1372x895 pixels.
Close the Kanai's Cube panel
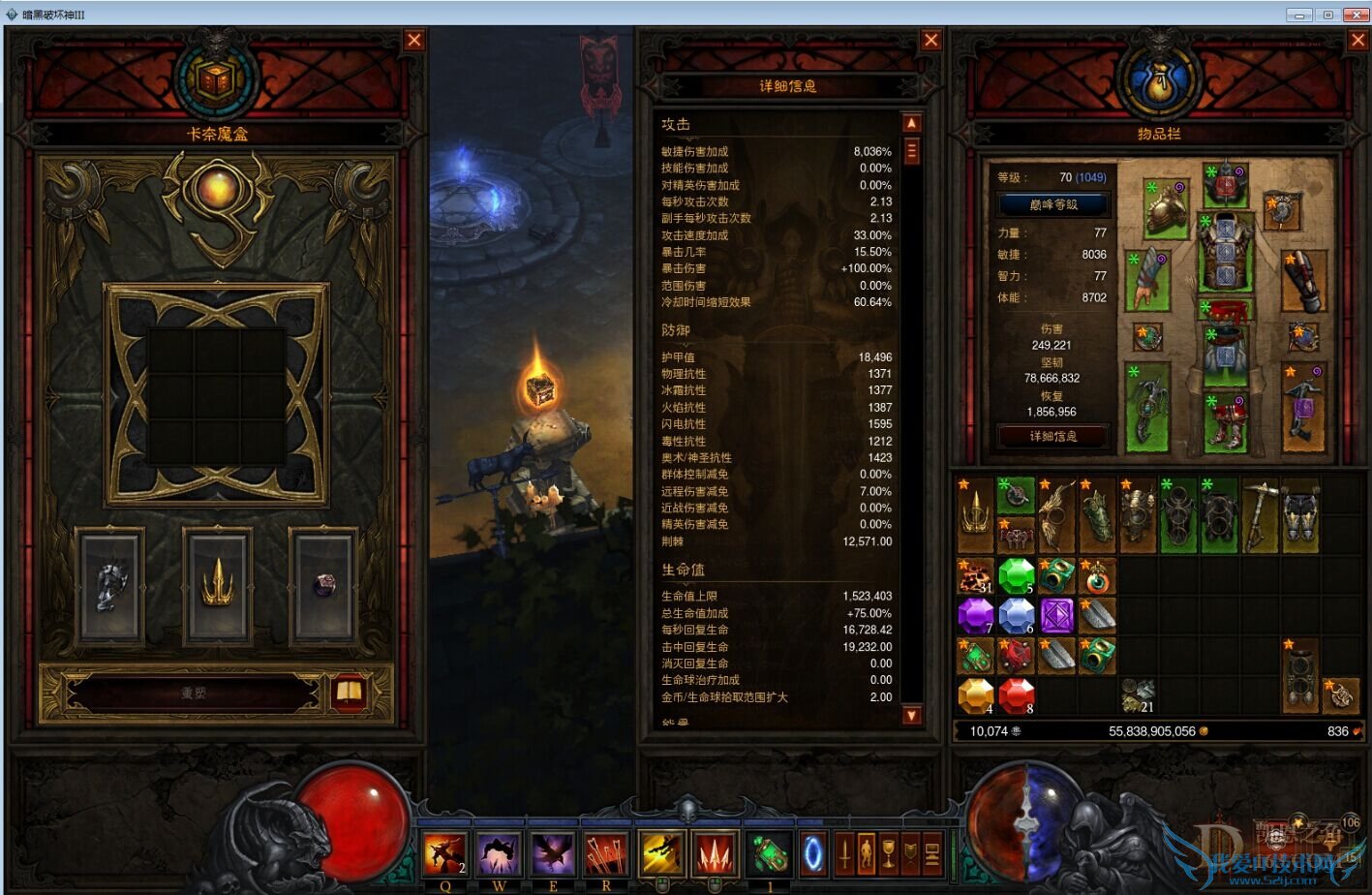tap(414, 40)
